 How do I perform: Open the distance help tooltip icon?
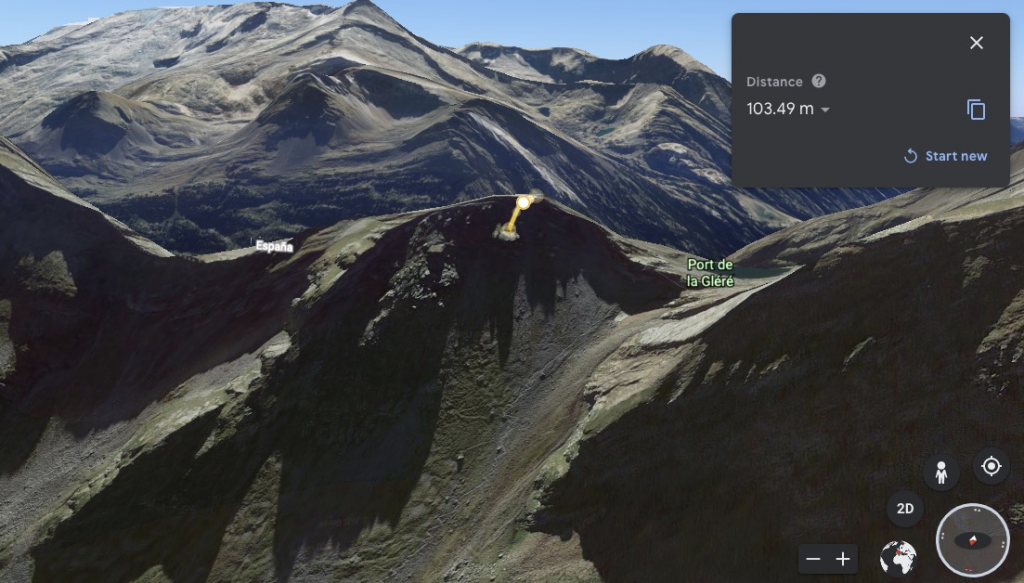click(x=819, y=81)
